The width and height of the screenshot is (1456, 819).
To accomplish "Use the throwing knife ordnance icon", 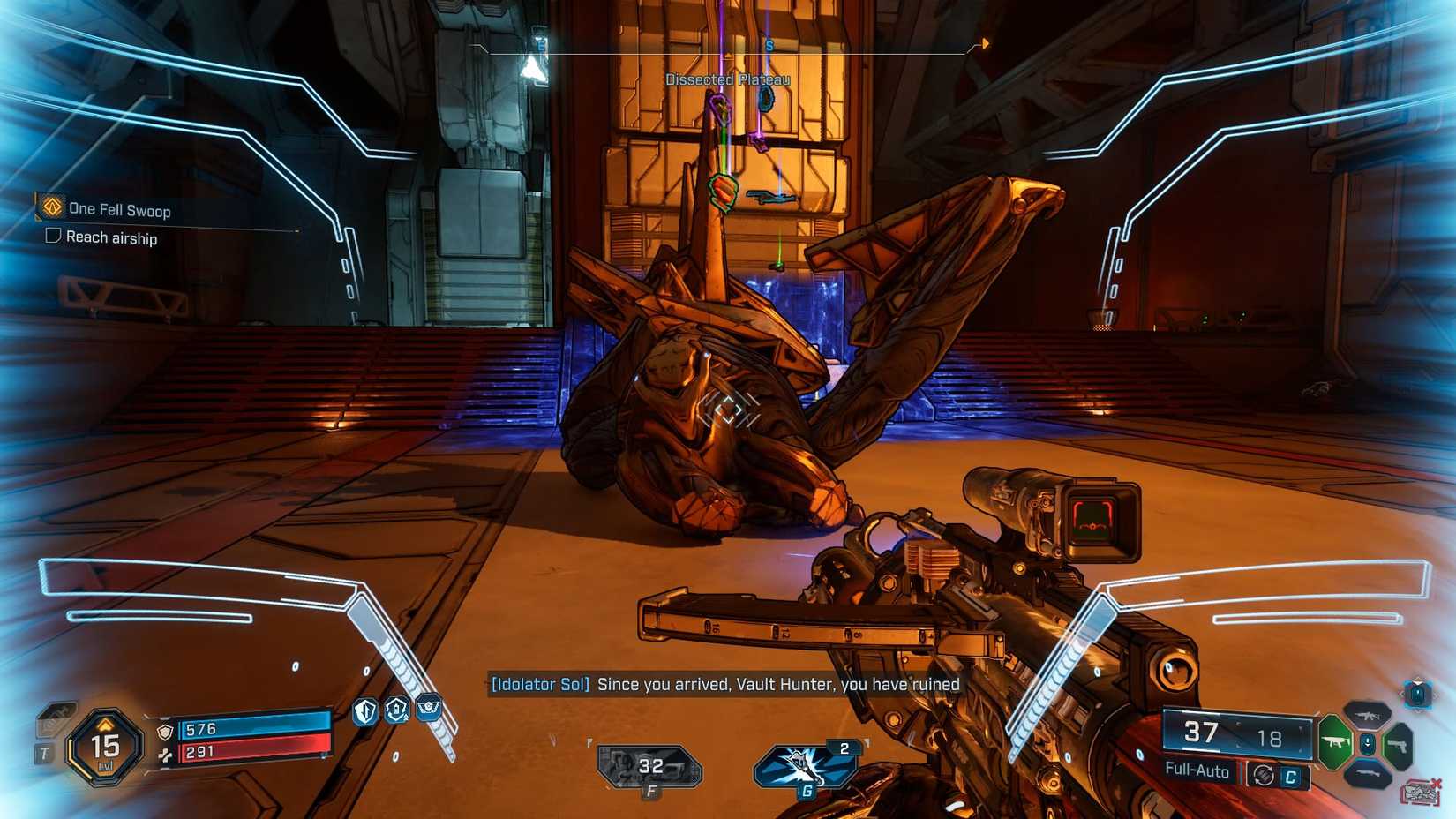I will tap(805, 764).
